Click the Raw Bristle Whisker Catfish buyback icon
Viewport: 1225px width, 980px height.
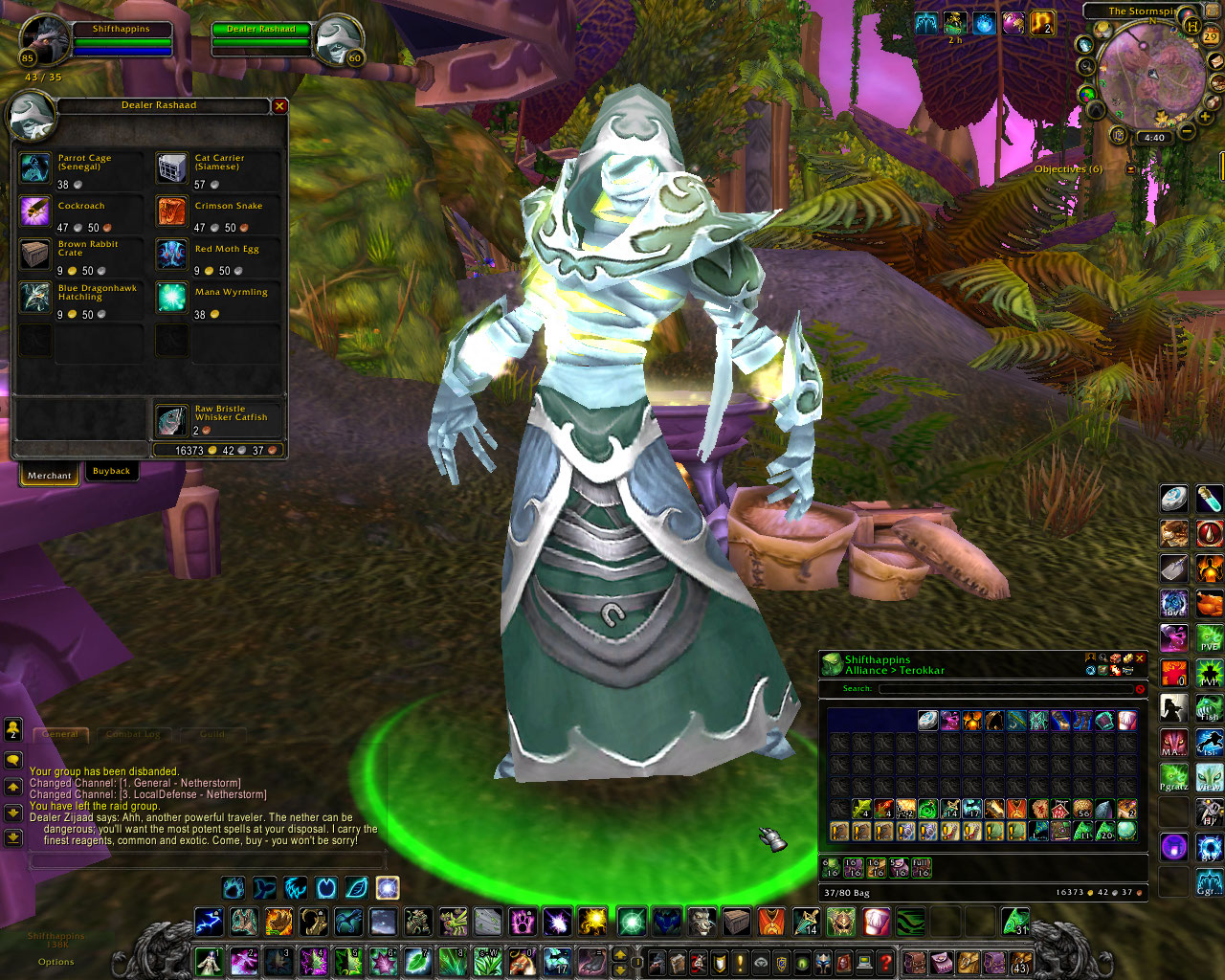click(x=171, y=419)
